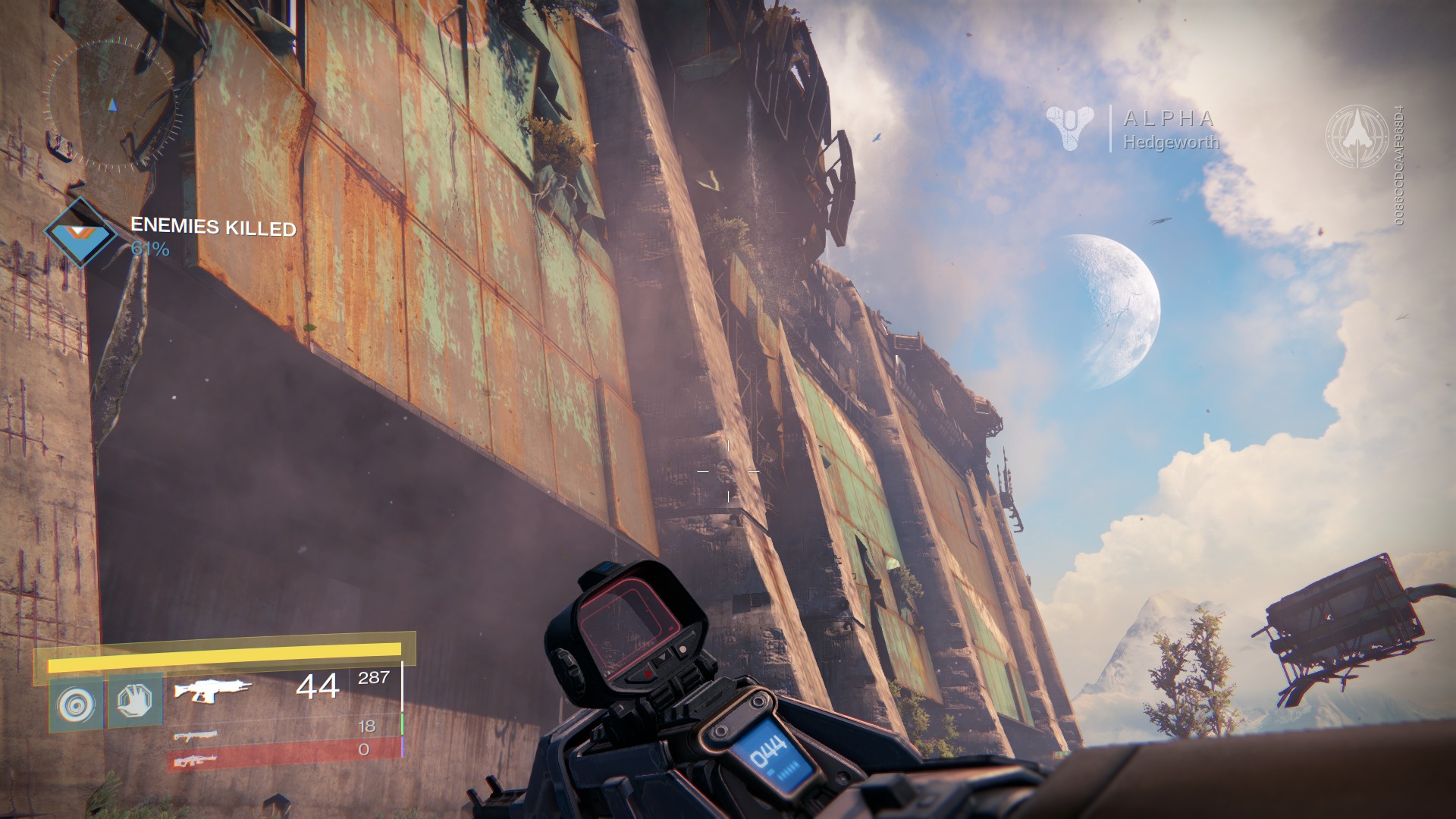This screenshot has width=1456, height=819.
Task: Activate the open-hand melee ability icon
Action: click(135, 701)
